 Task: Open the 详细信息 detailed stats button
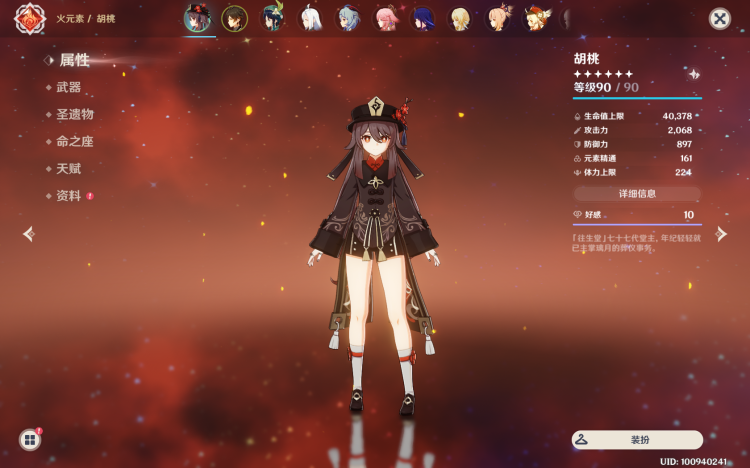pos(637,193)
